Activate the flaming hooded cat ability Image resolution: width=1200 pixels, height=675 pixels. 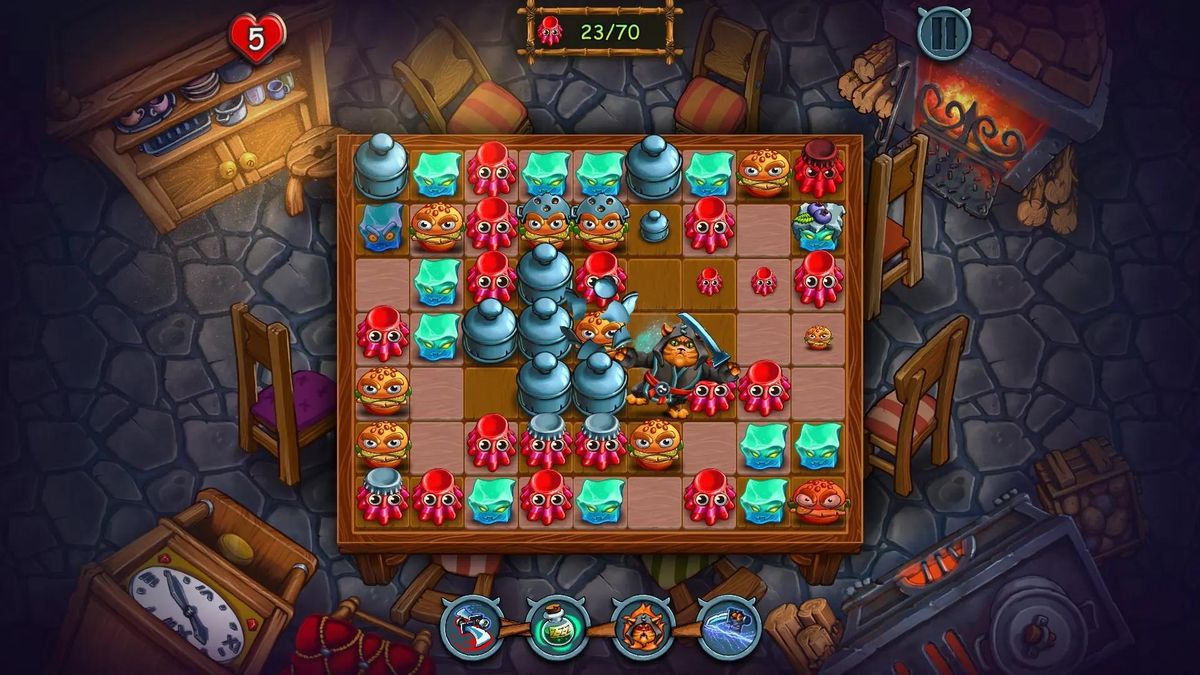coord(643,626)
